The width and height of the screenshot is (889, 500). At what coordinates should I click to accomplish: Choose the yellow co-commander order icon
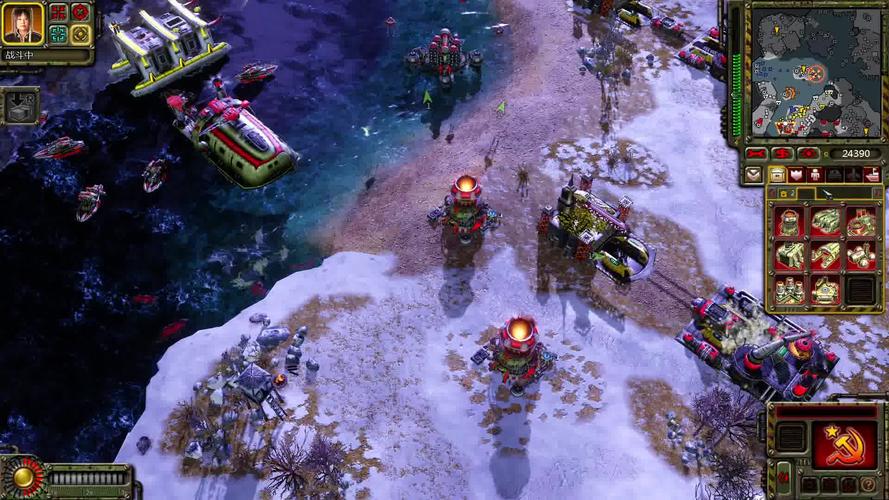[x=81, y=35]
